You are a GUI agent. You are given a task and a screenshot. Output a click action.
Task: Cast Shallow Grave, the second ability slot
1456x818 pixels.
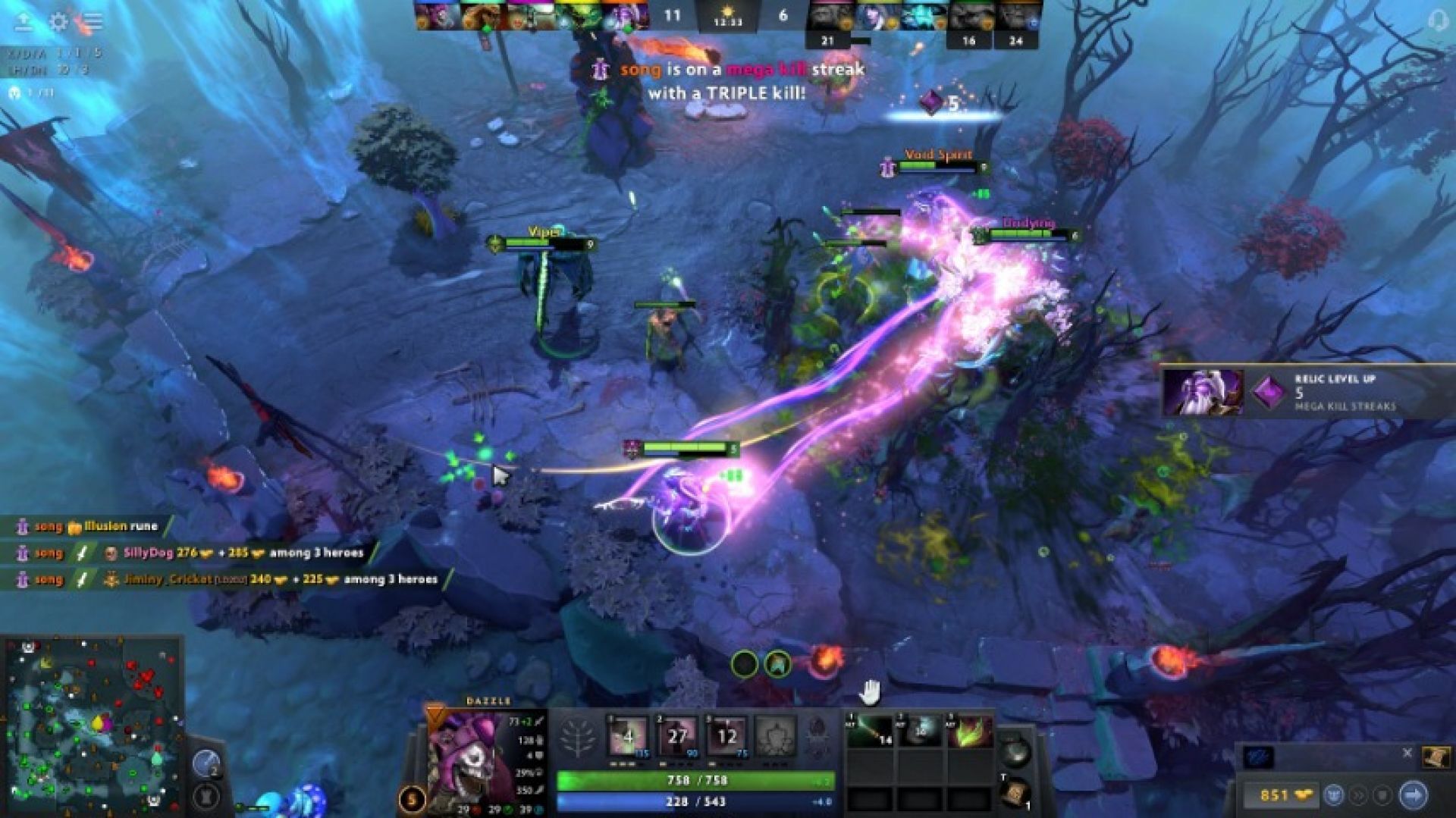(x=676, y=733)
